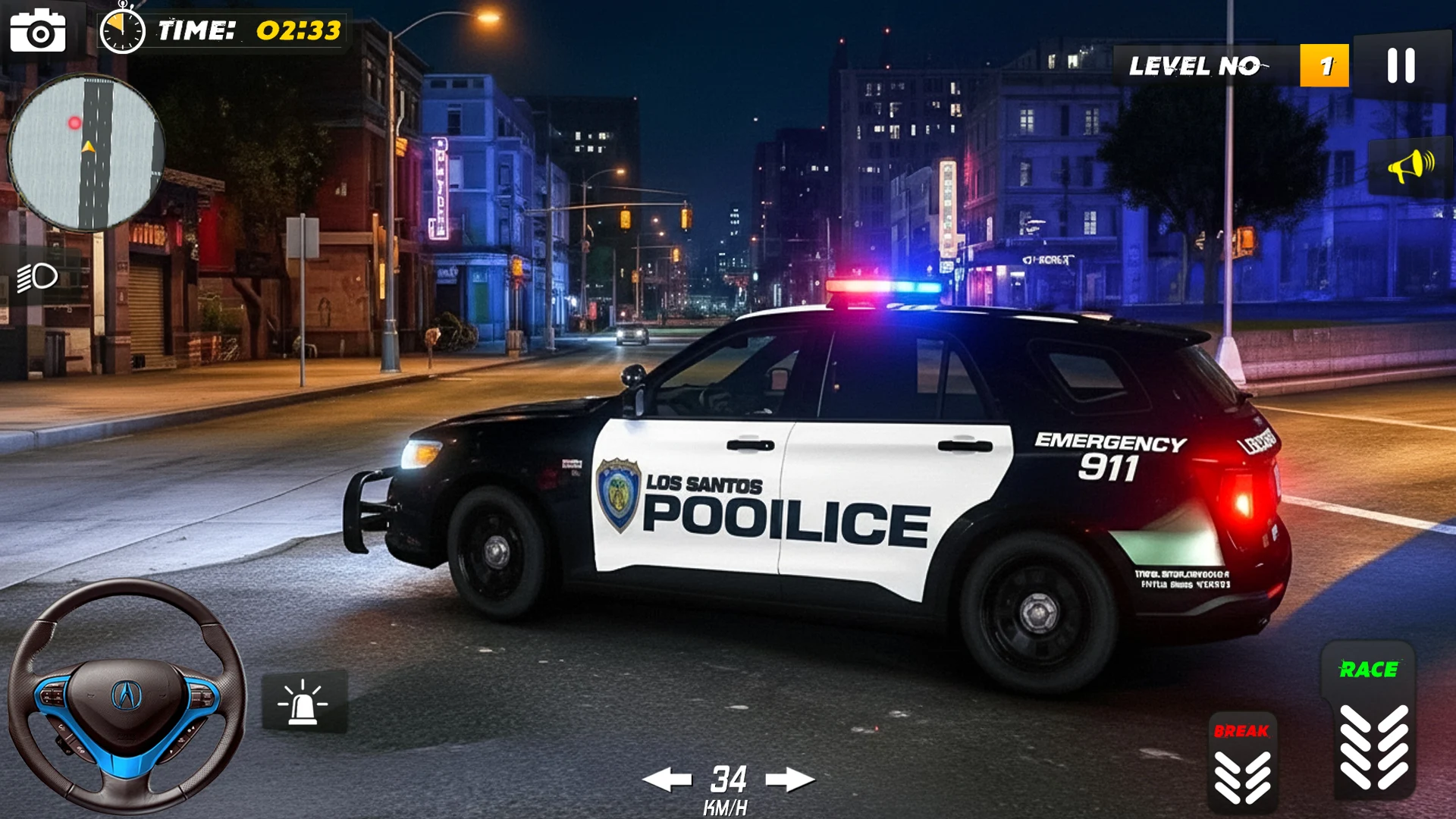This screenshot has height=819, width=1456.
Task: Toggle the headlights icon
Action: tap(38, 278)
